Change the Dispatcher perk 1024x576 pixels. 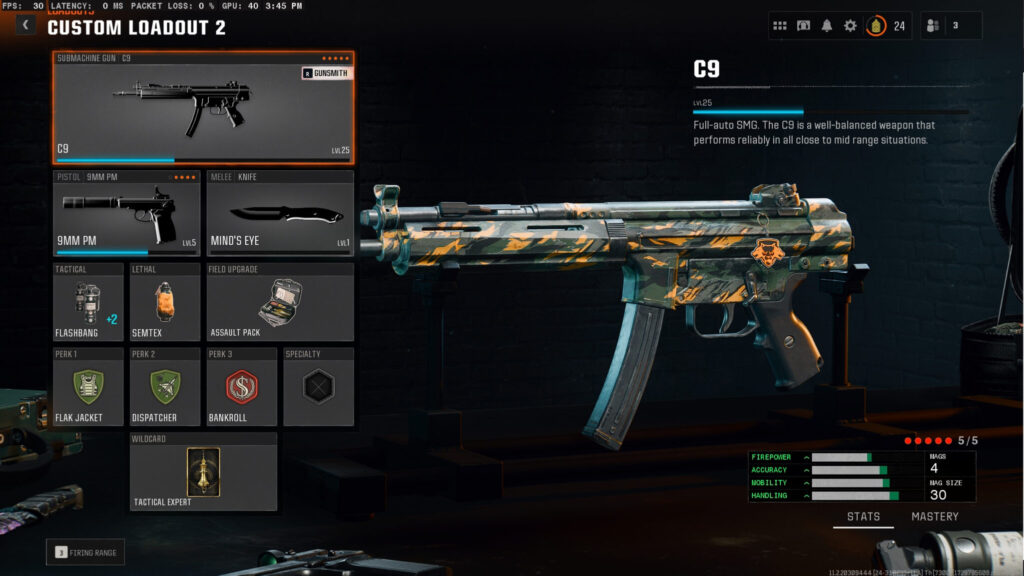coord(165,386)
